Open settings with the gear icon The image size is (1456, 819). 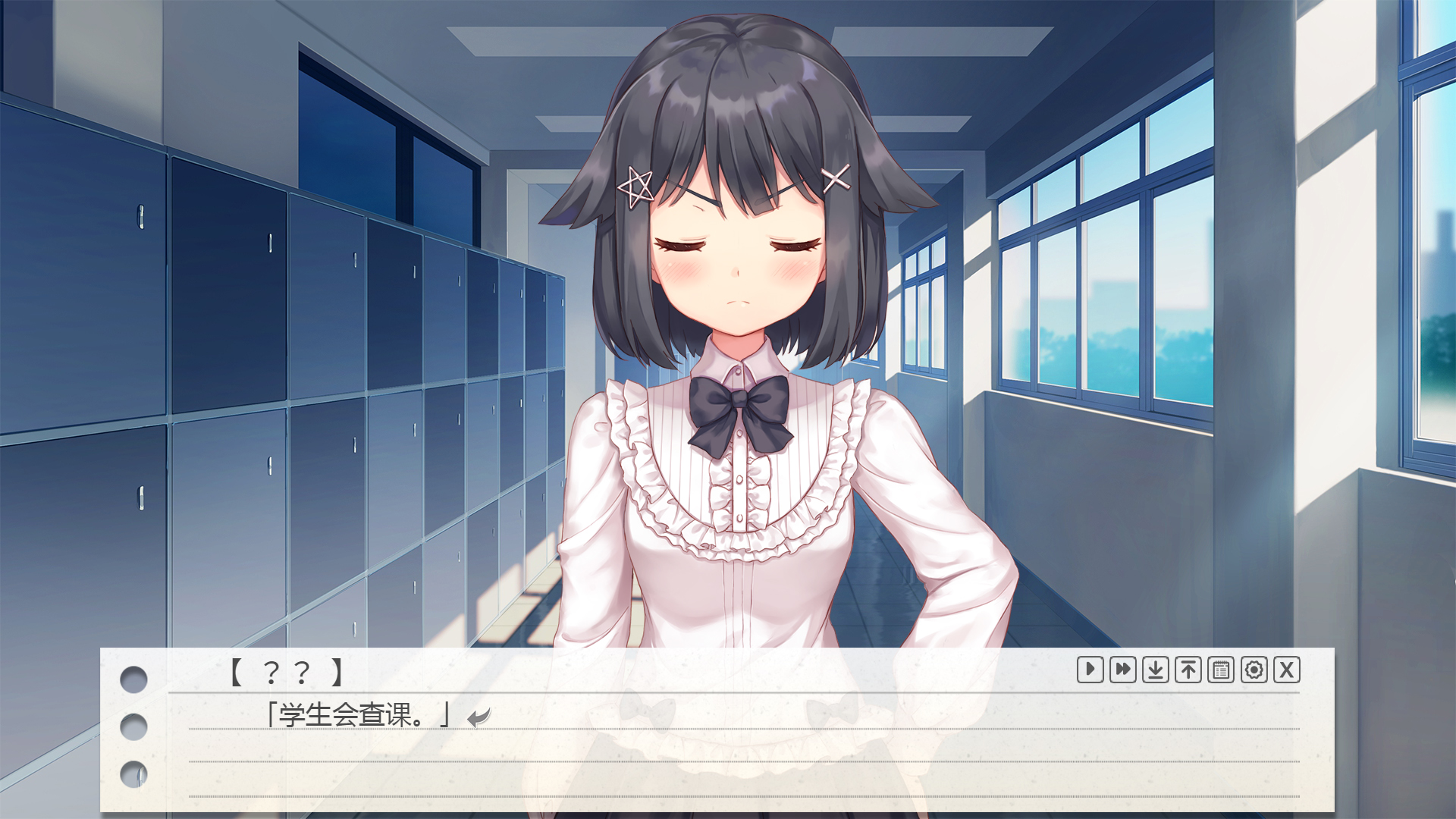[1254, 670]
